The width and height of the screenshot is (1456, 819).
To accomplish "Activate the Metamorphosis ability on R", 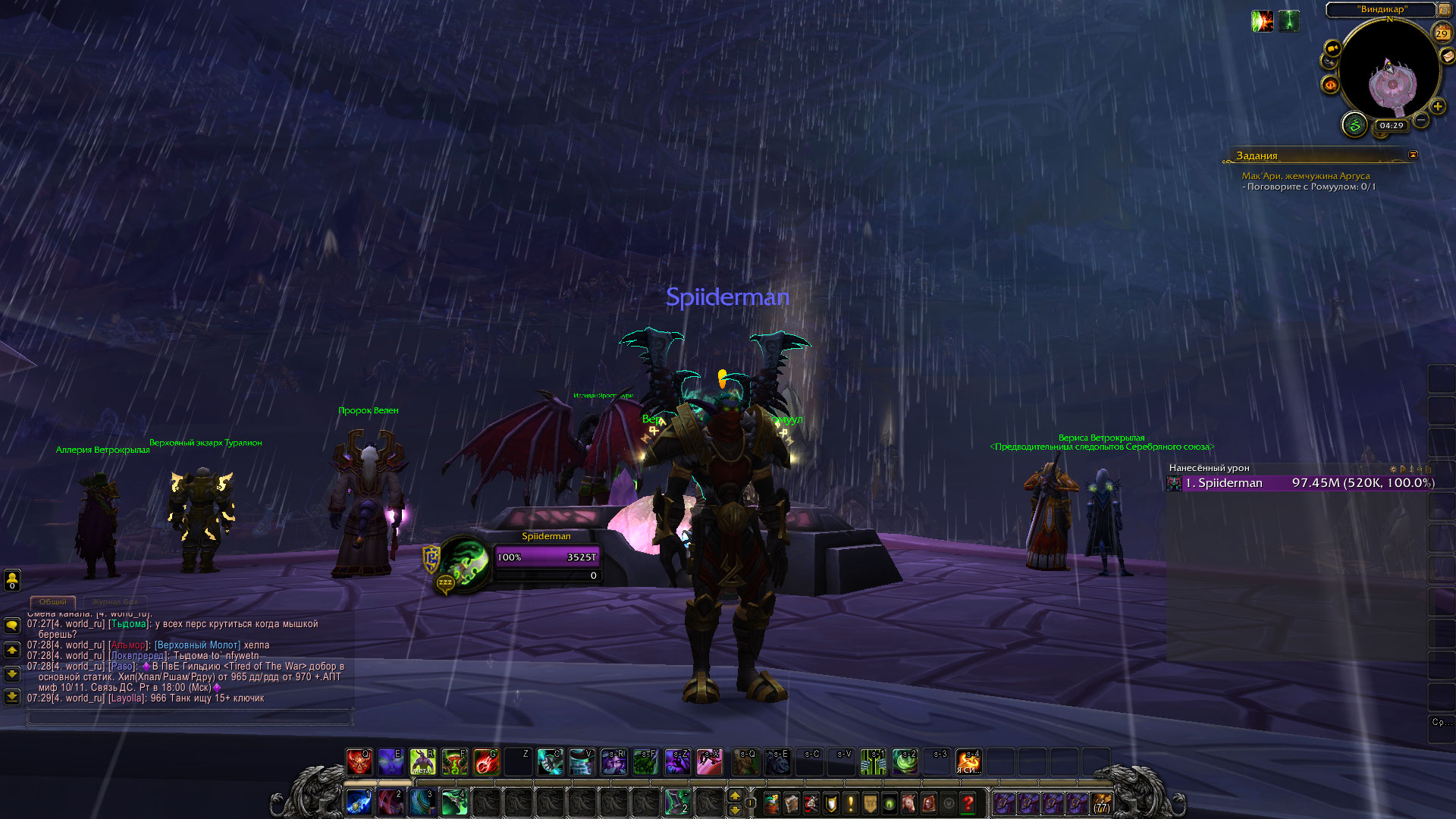I will coord(422,761).
